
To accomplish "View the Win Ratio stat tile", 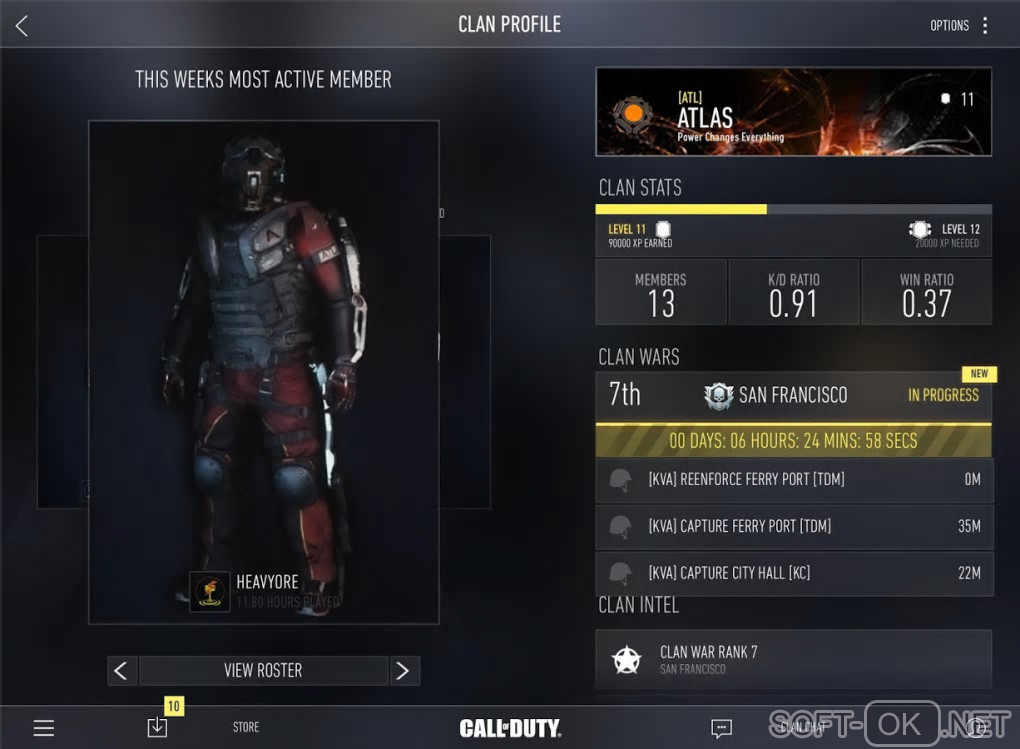I will [x=926, y=293].
